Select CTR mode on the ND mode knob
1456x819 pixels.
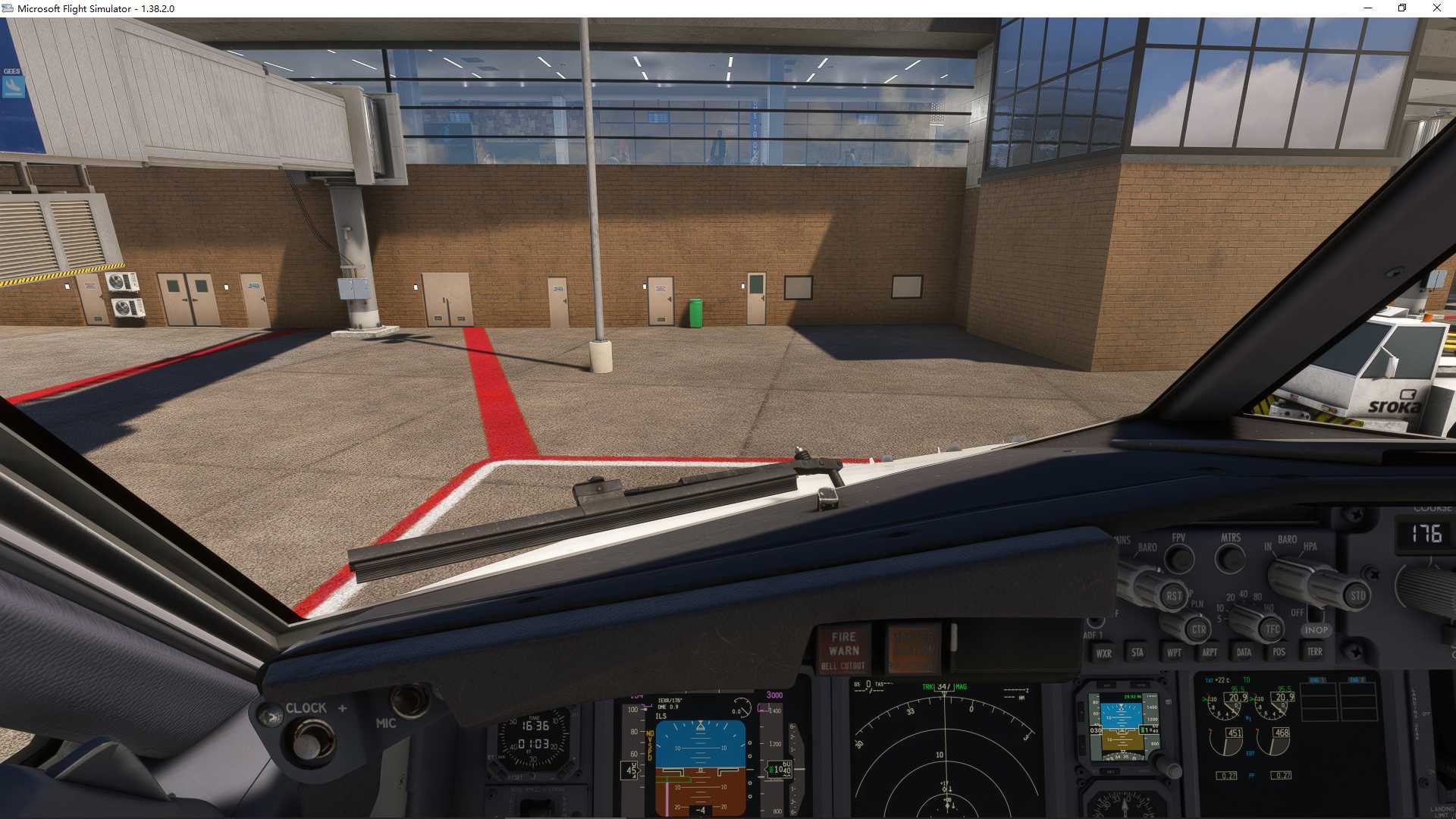tap(1200, 630)
